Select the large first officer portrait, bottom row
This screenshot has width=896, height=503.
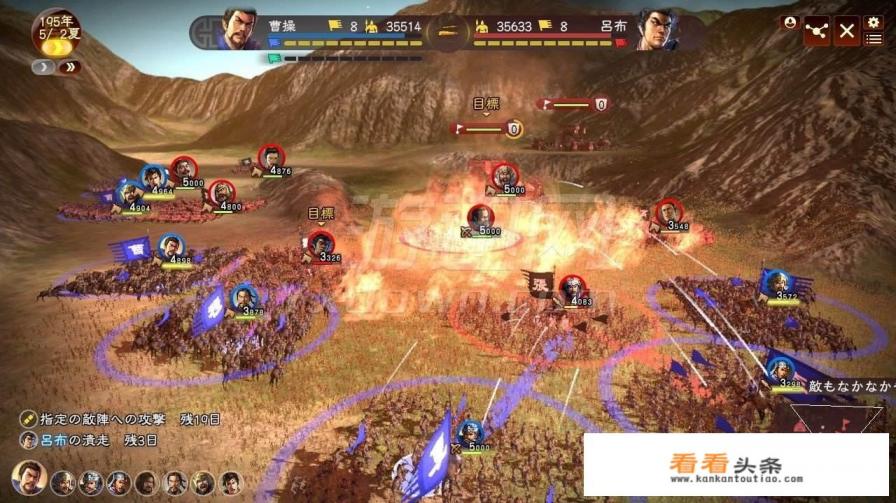pyautogui.click(x=28, y=479)
